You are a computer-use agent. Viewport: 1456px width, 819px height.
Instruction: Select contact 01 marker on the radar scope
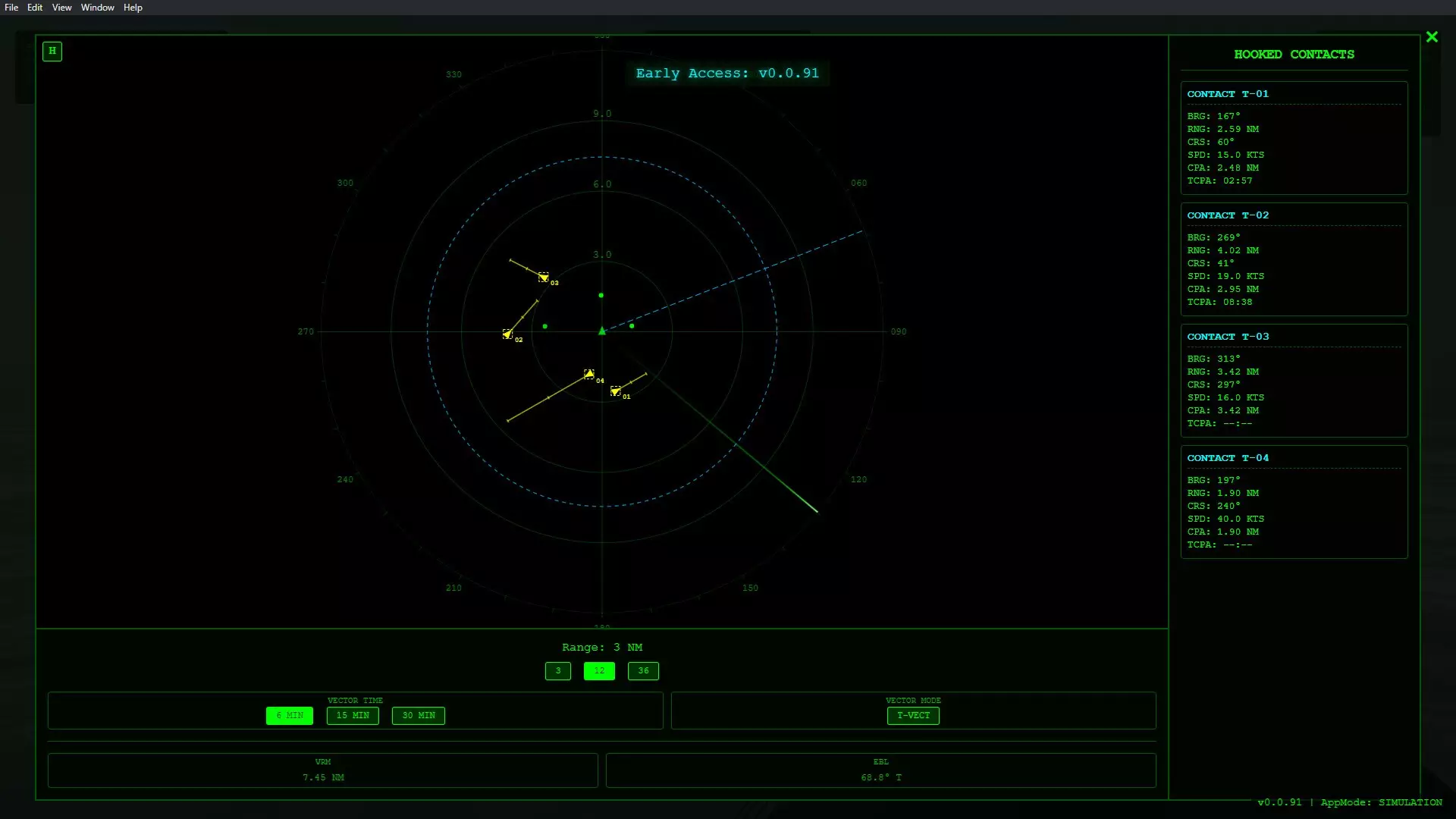click(x=616, y=391)
